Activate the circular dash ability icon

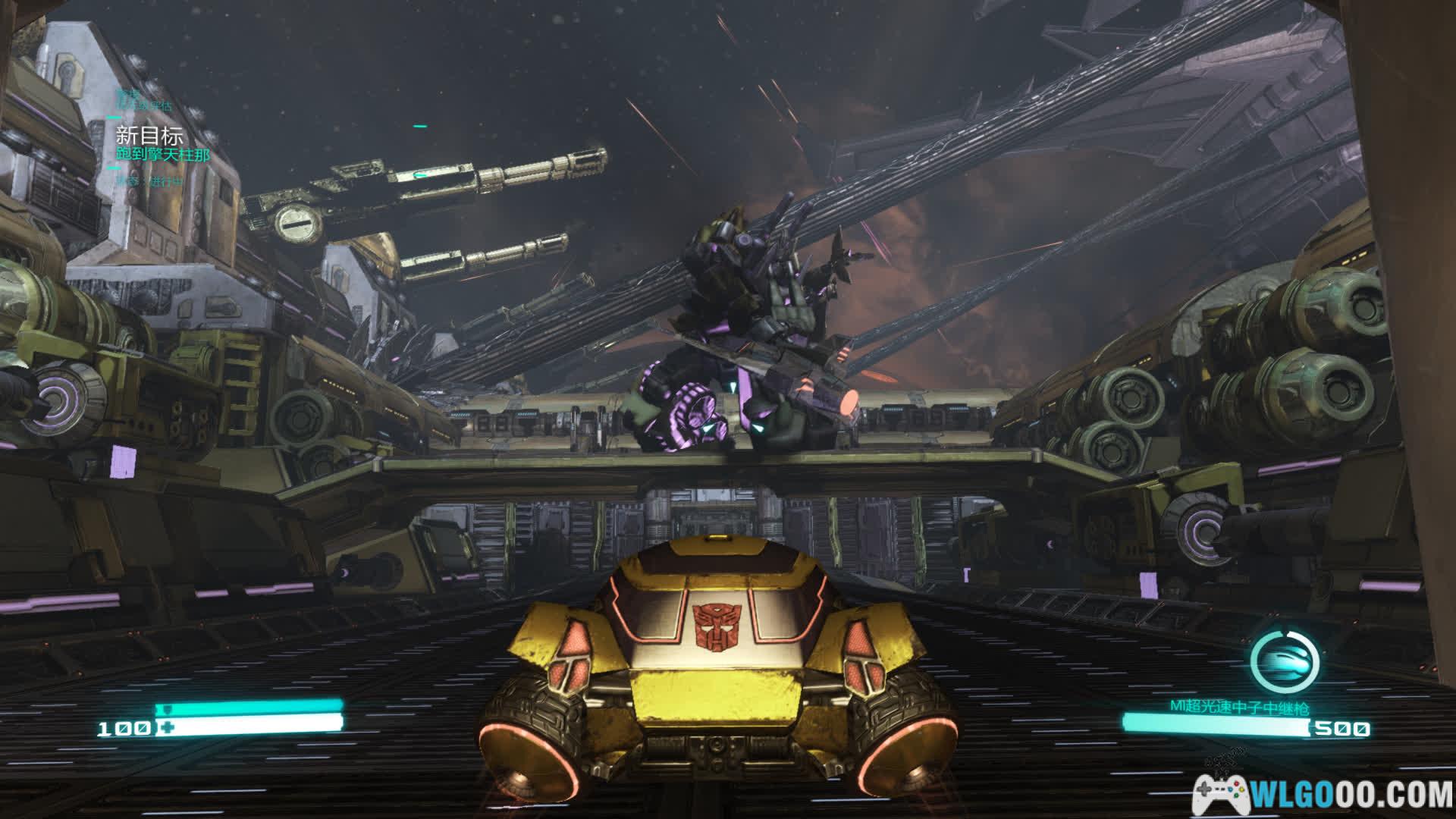[1283, 660]
